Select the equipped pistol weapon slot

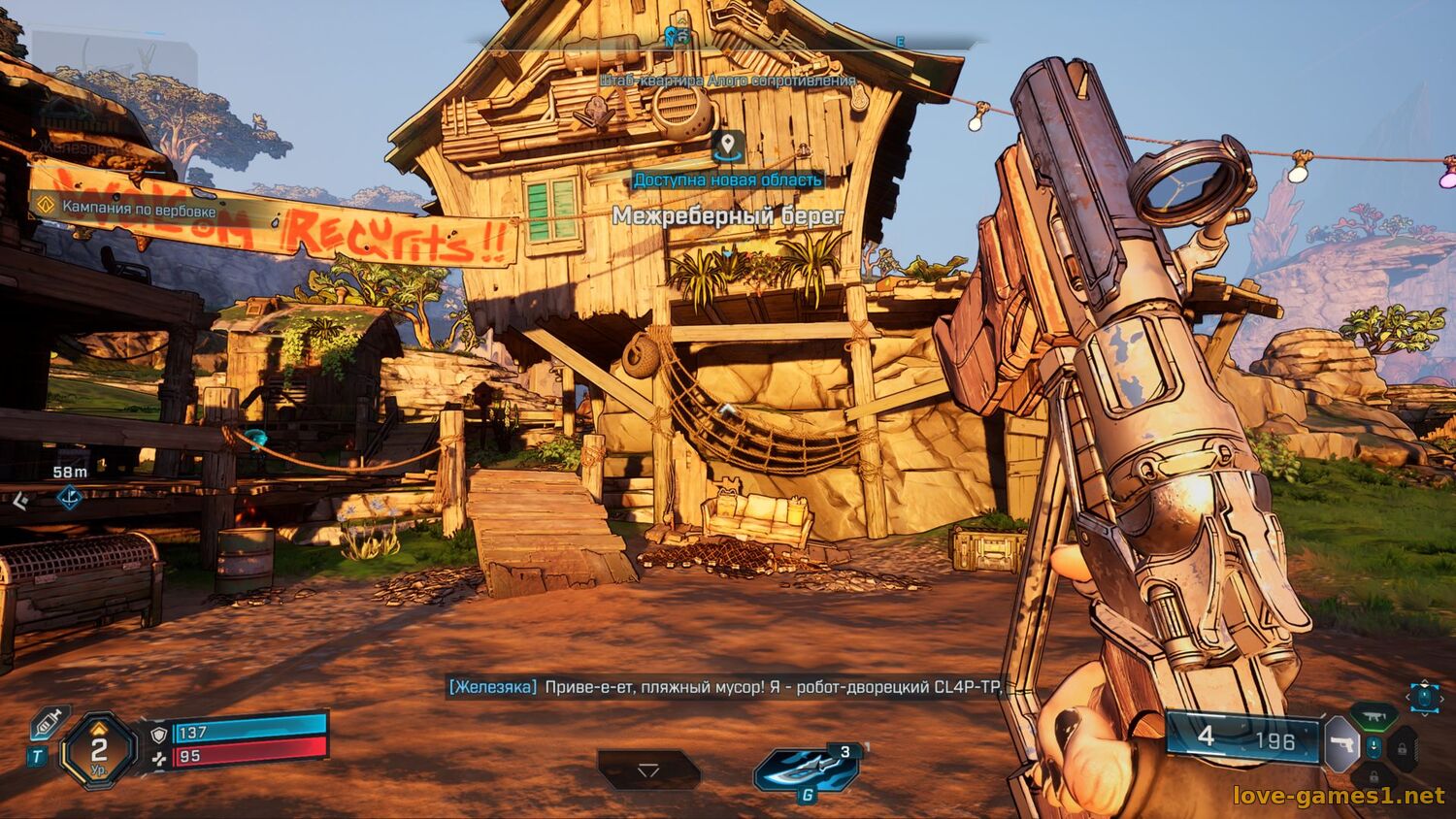pos(1342,744)
